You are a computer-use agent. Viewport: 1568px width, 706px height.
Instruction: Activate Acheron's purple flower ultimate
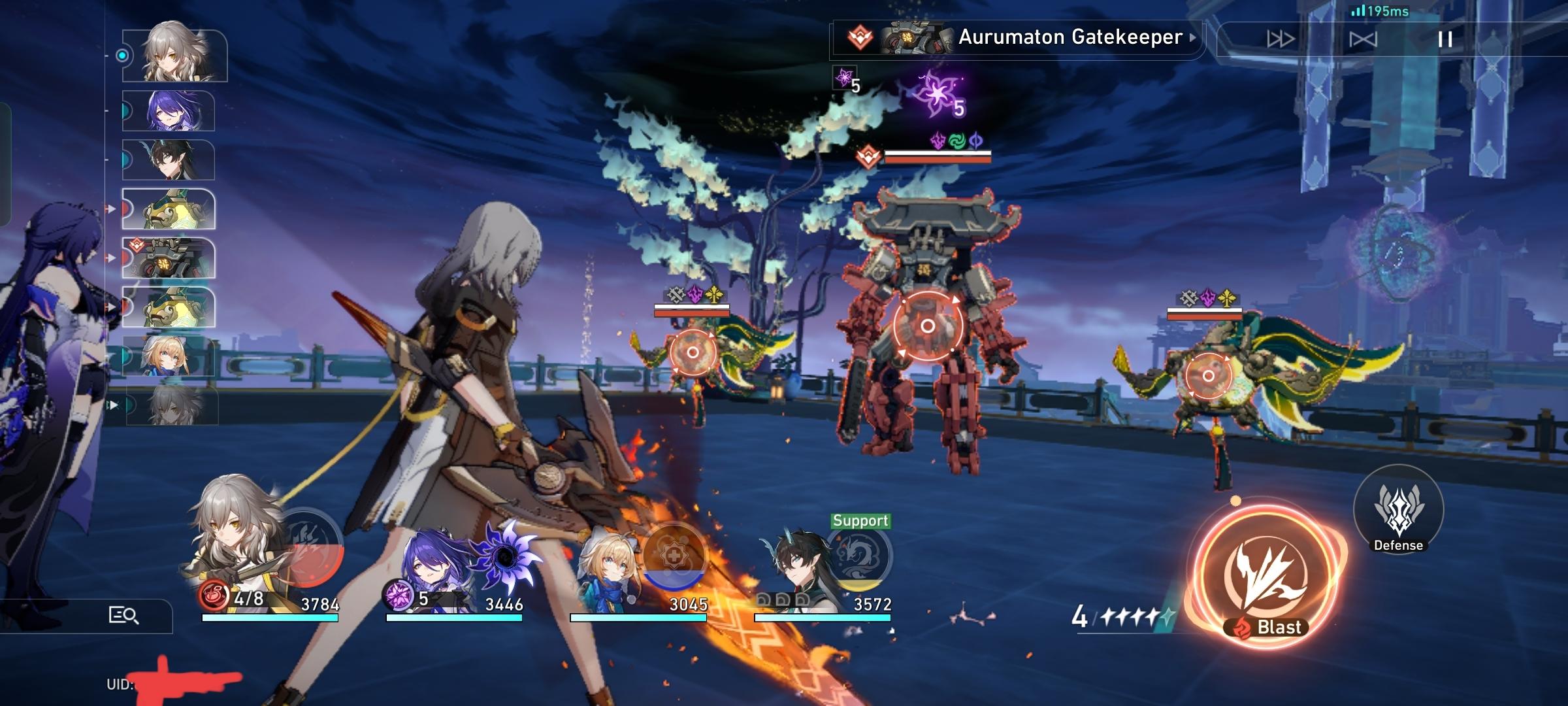pyautogui.click(x=506, y=556)
